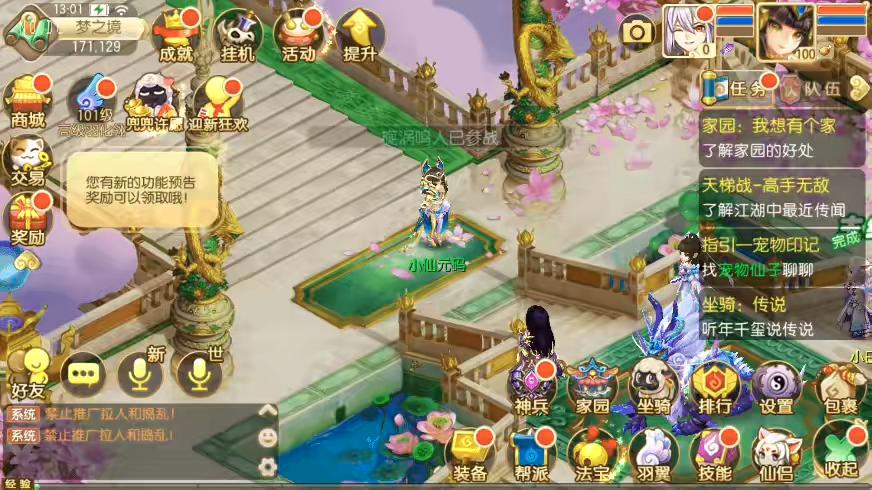Screen dimensions: 872x490
Task: Open the 交易 trade menu
Action: 28,160
